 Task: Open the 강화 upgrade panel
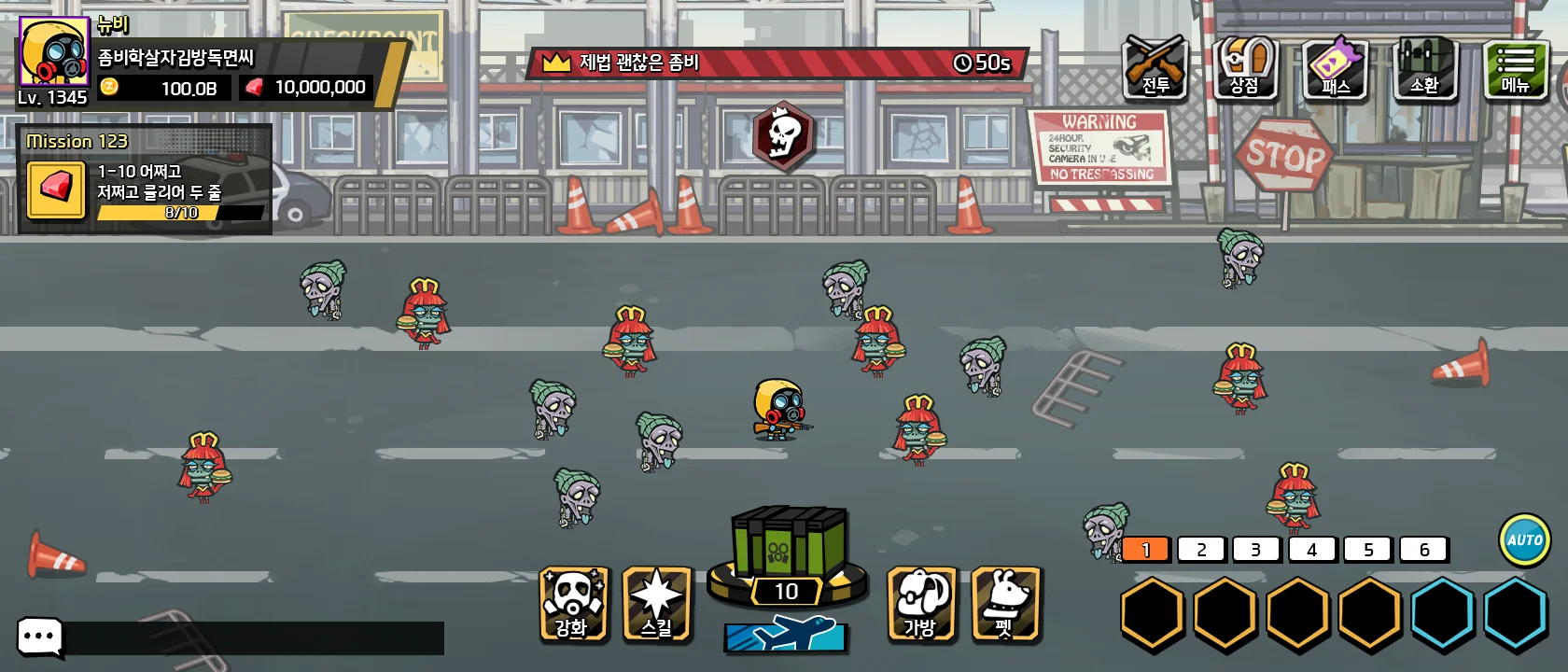[x=573, y=604]
